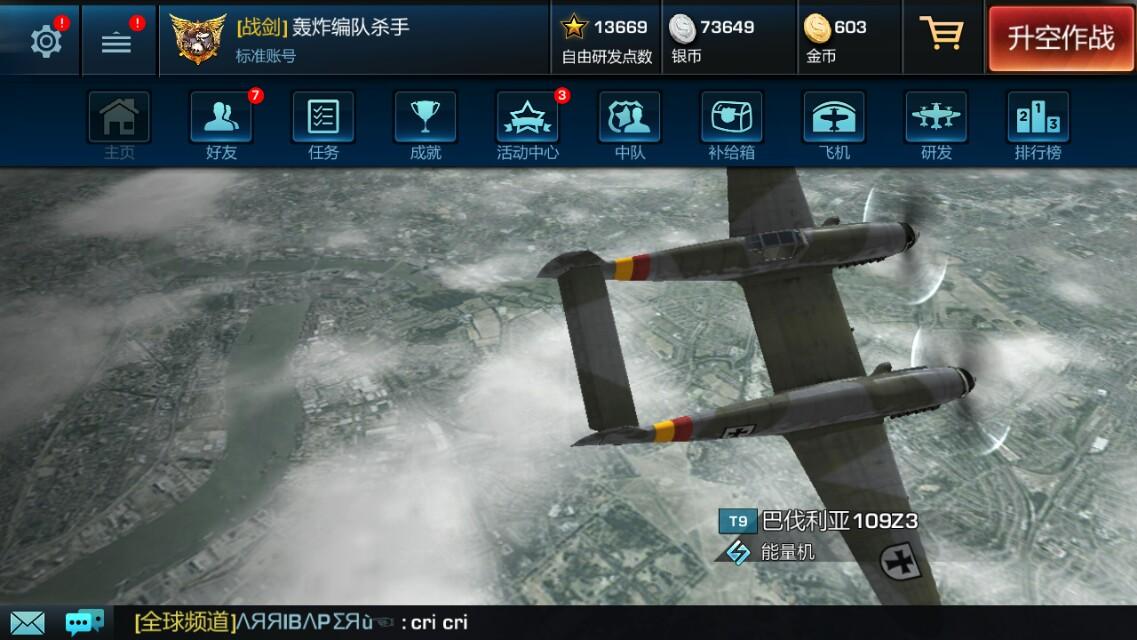Open the 好友 friends list

click(x=221, y=125)
